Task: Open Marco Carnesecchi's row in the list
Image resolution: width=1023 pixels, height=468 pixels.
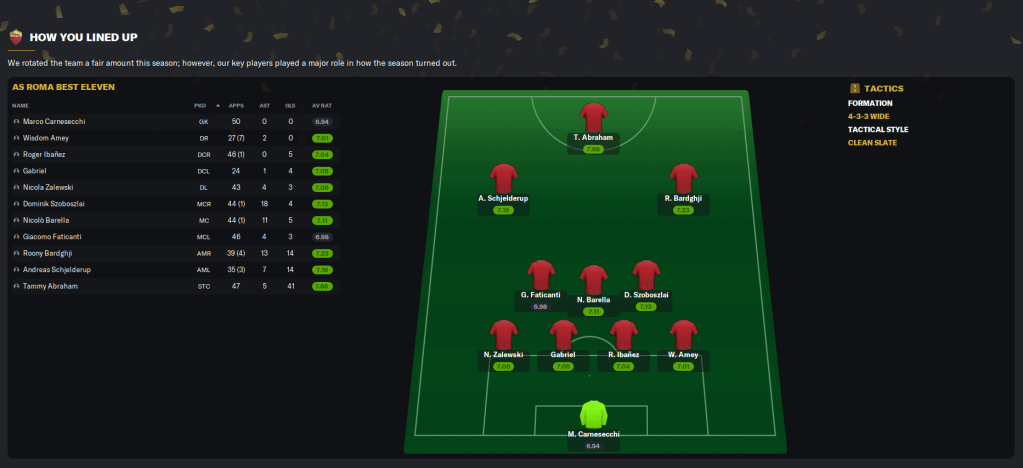Action: [53, 121]
